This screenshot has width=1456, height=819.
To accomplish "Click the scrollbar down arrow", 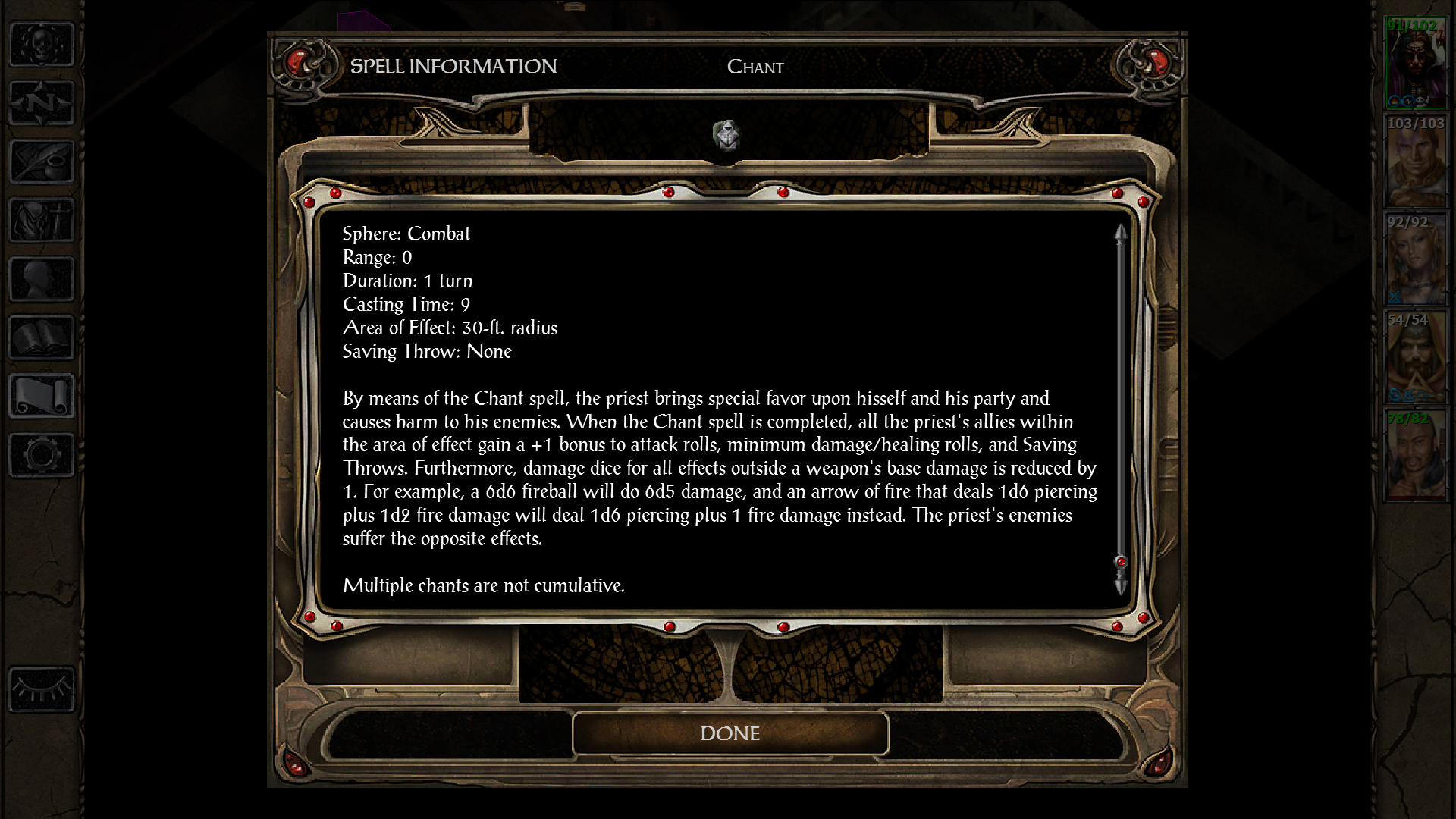I will [x=1120, y=585].
